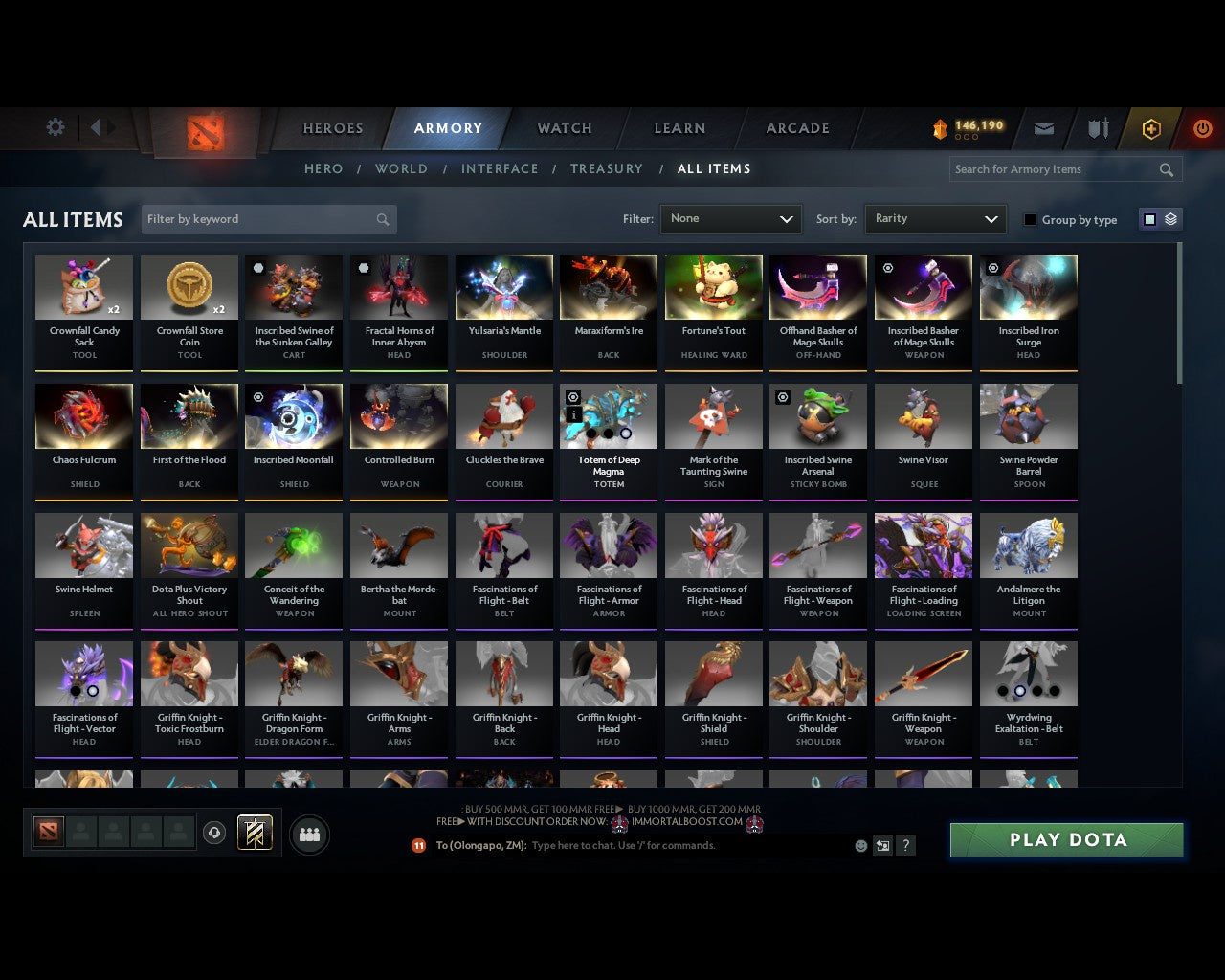
Task: Open the Sort by Rarity dropdown
Action: tap(935, 218)
